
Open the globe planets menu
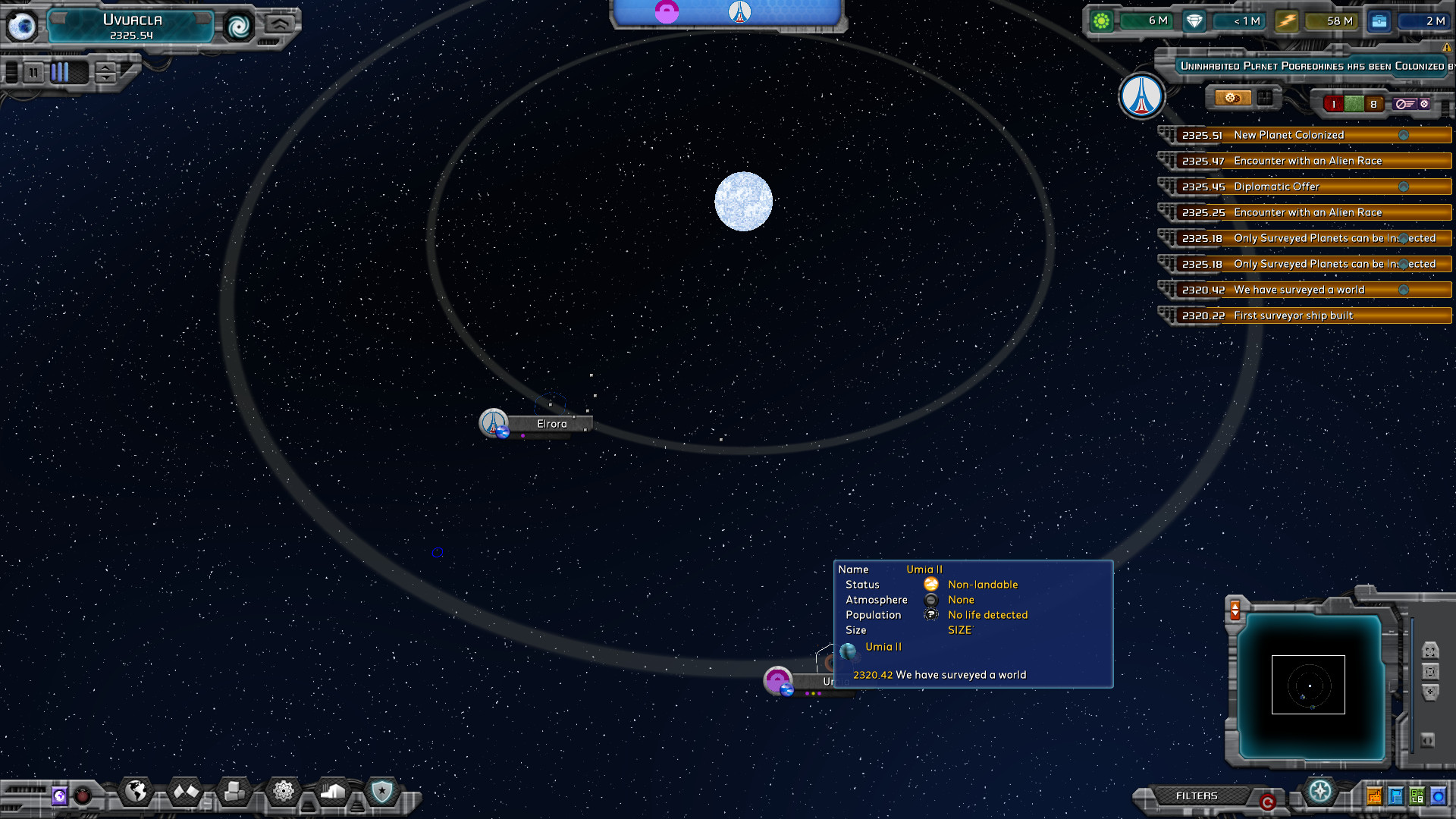click(x=136, y=792)
